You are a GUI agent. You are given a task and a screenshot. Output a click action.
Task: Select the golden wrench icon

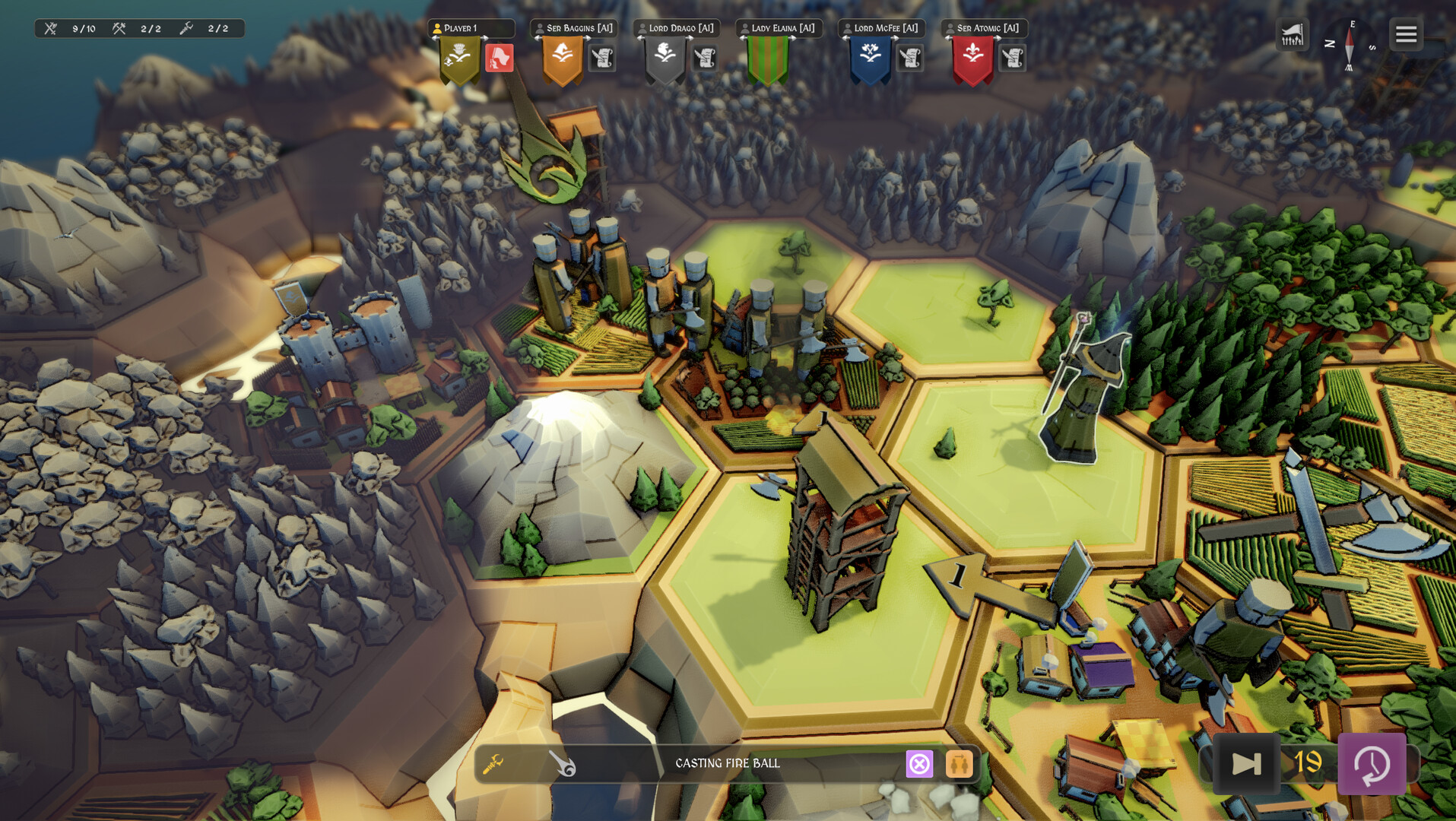point(493,763)
